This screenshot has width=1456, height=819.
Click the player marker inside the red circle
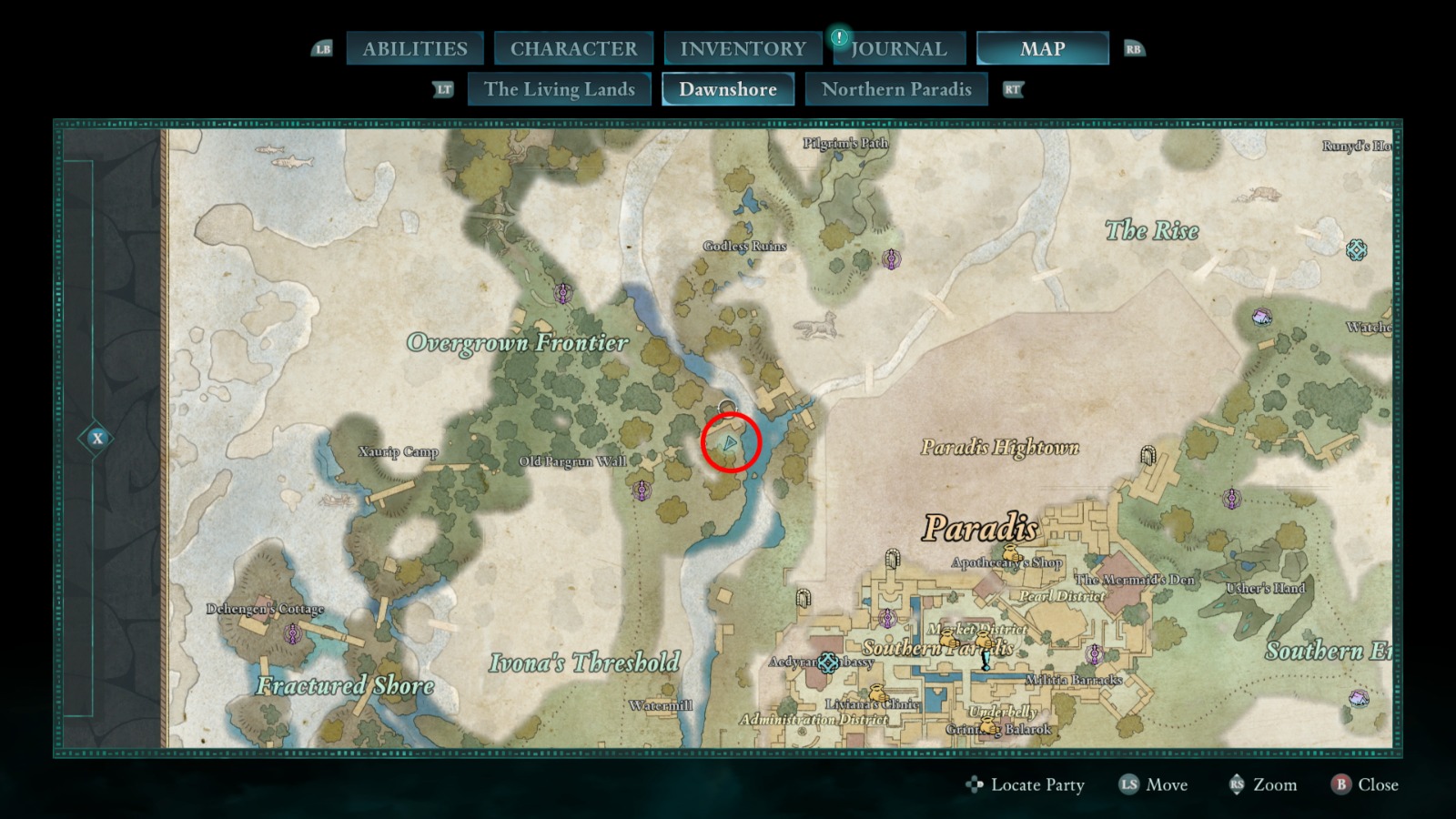tap(730, 443)
